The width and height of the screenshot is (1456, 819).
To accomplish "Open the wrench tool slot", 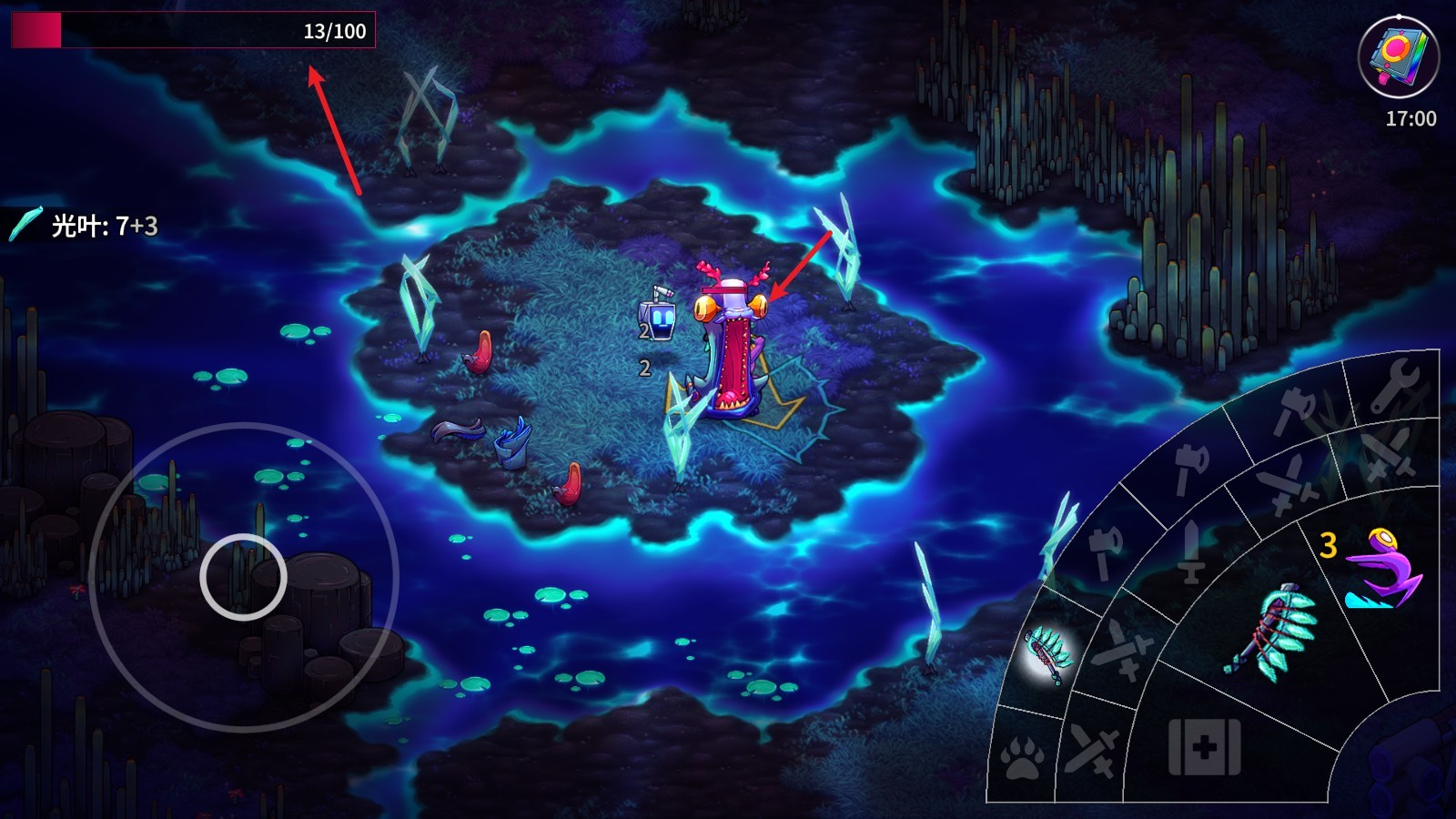I will tap(1393, 383).
